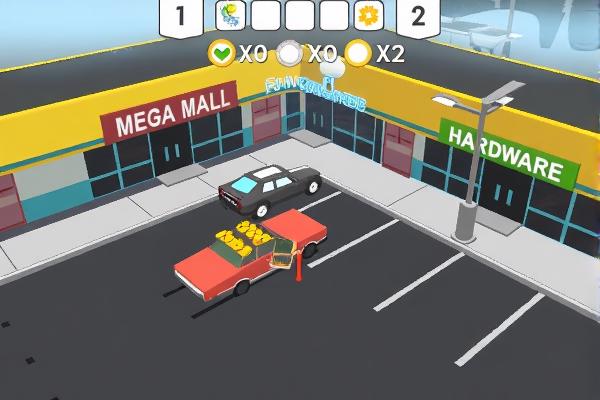Click the next level 2 badge
Viewport: 600px width, 400px height.
[418, 16]
